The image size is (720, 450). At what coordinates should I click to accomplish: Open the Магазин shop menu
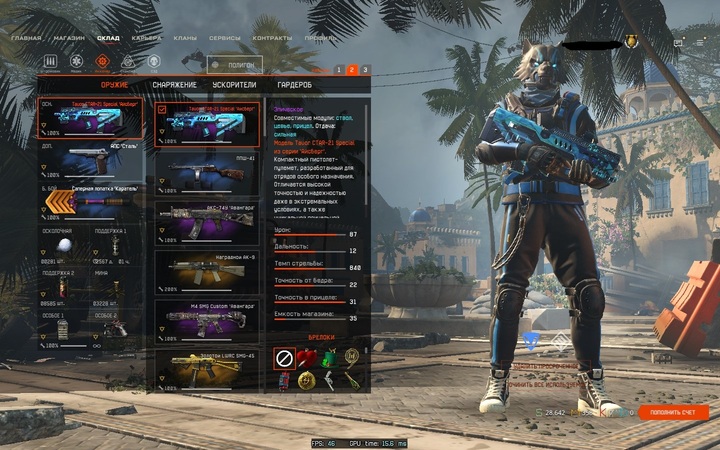[68, 37]
